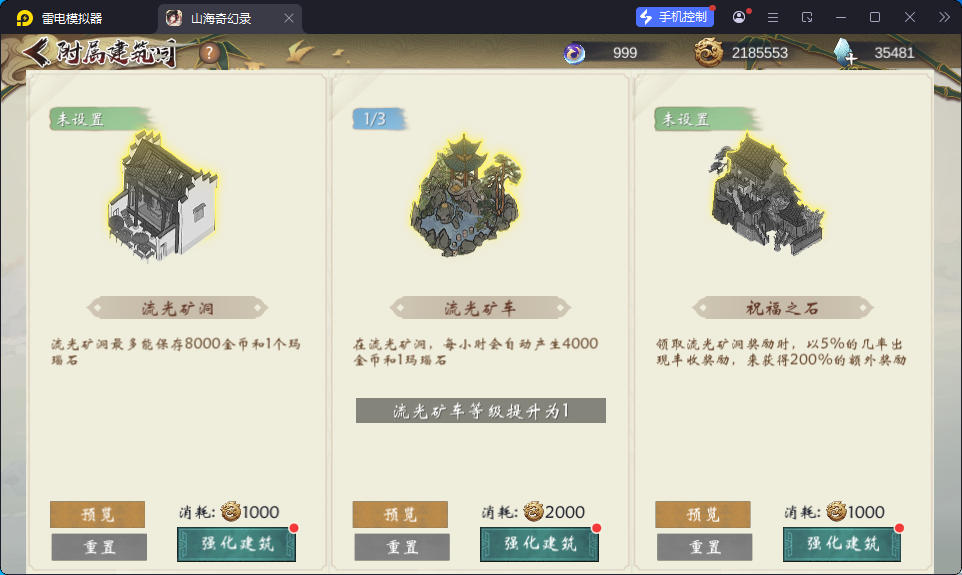Reset the 流光矿车 building

[x=402, y=547]
